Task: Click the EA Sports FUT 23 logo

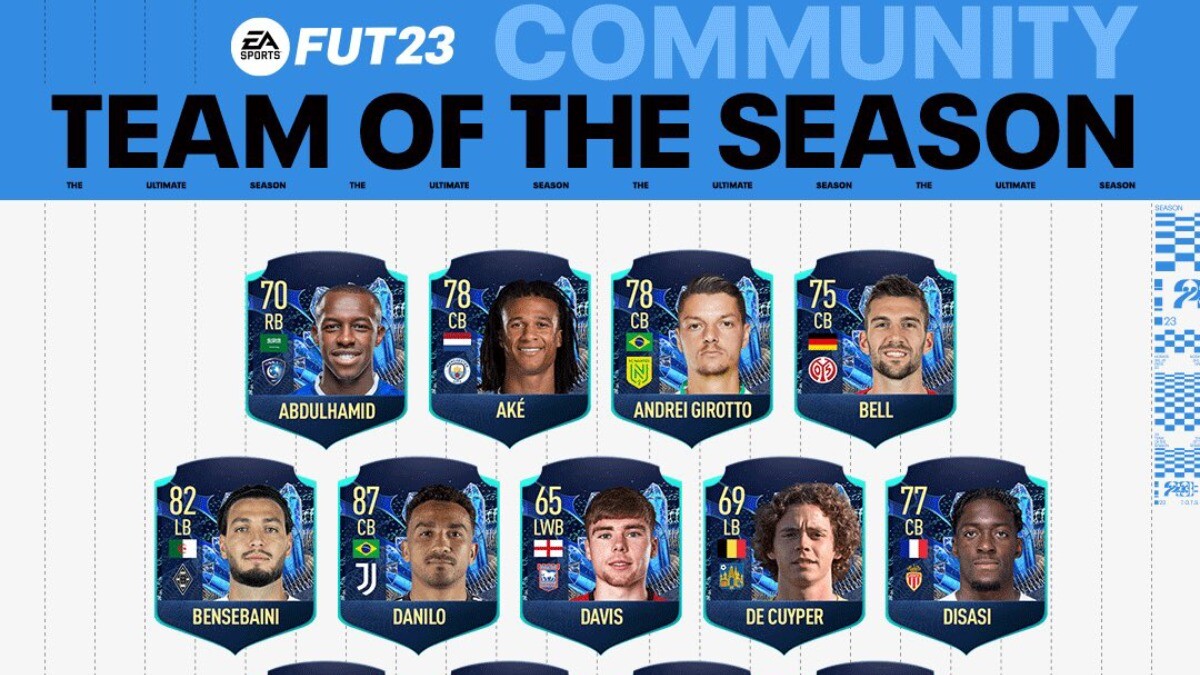Action: coord(343,46)
